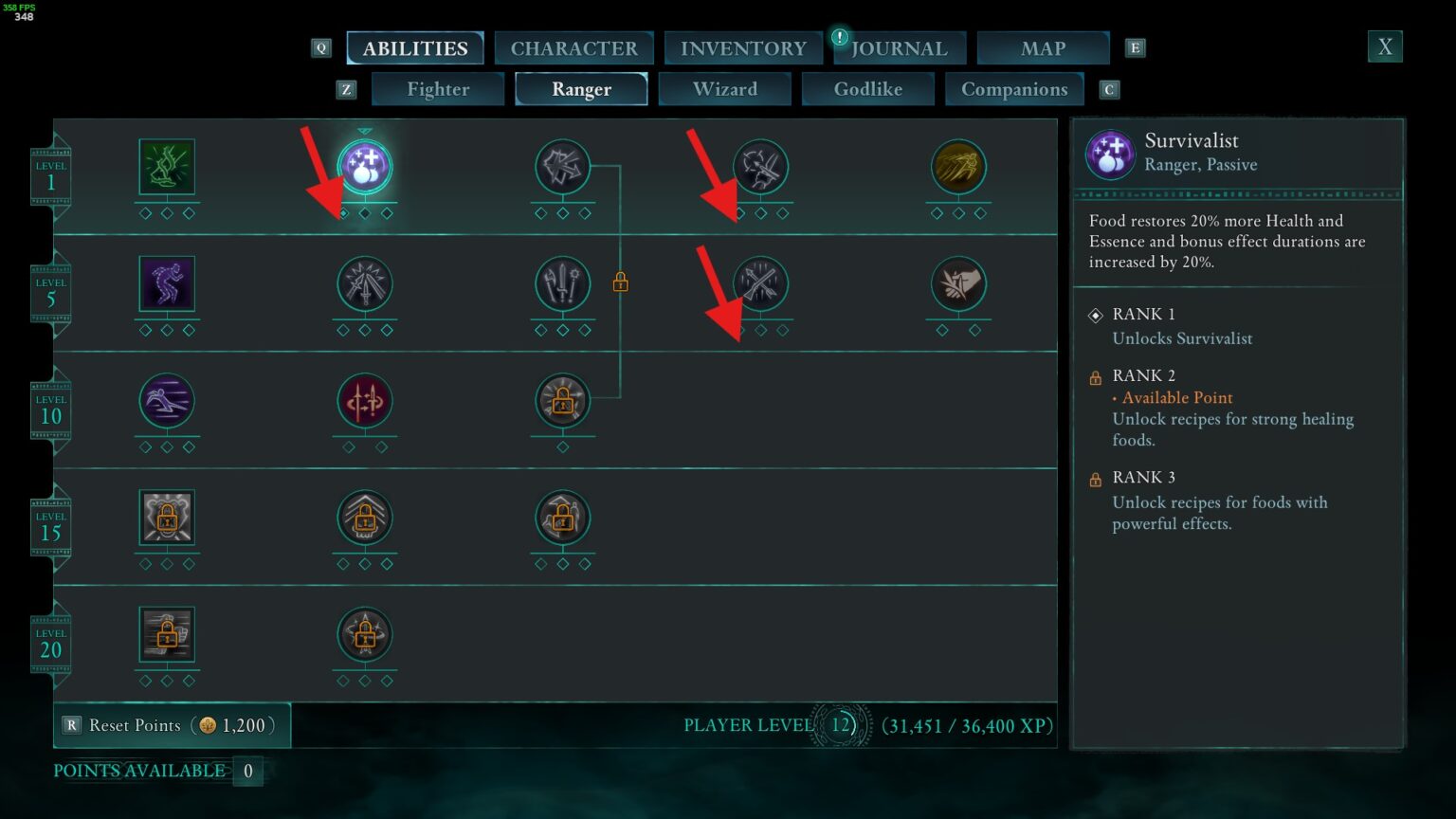Click the XP progress ring around Player Level 12
Screen dimensions: 1456x819
839,725
